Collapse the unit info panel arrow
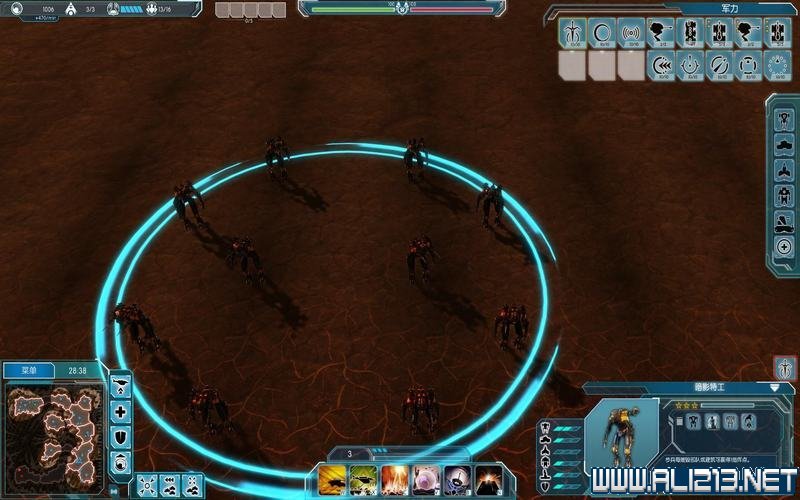The width and height of the screenshot is (800, 500). click(x=775, y=387)
